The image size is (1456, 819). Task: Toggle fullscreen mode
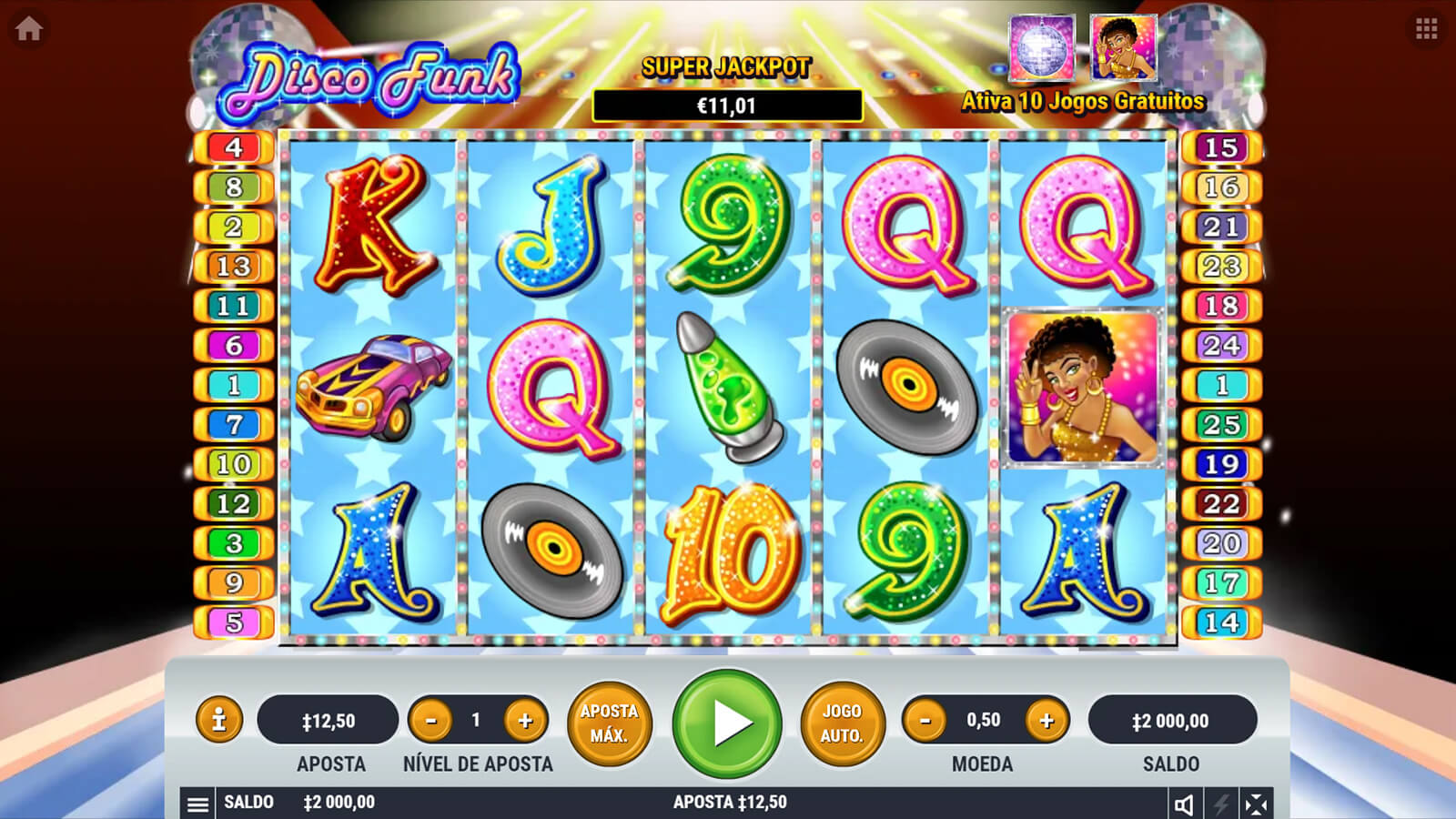coord(1256,804)
